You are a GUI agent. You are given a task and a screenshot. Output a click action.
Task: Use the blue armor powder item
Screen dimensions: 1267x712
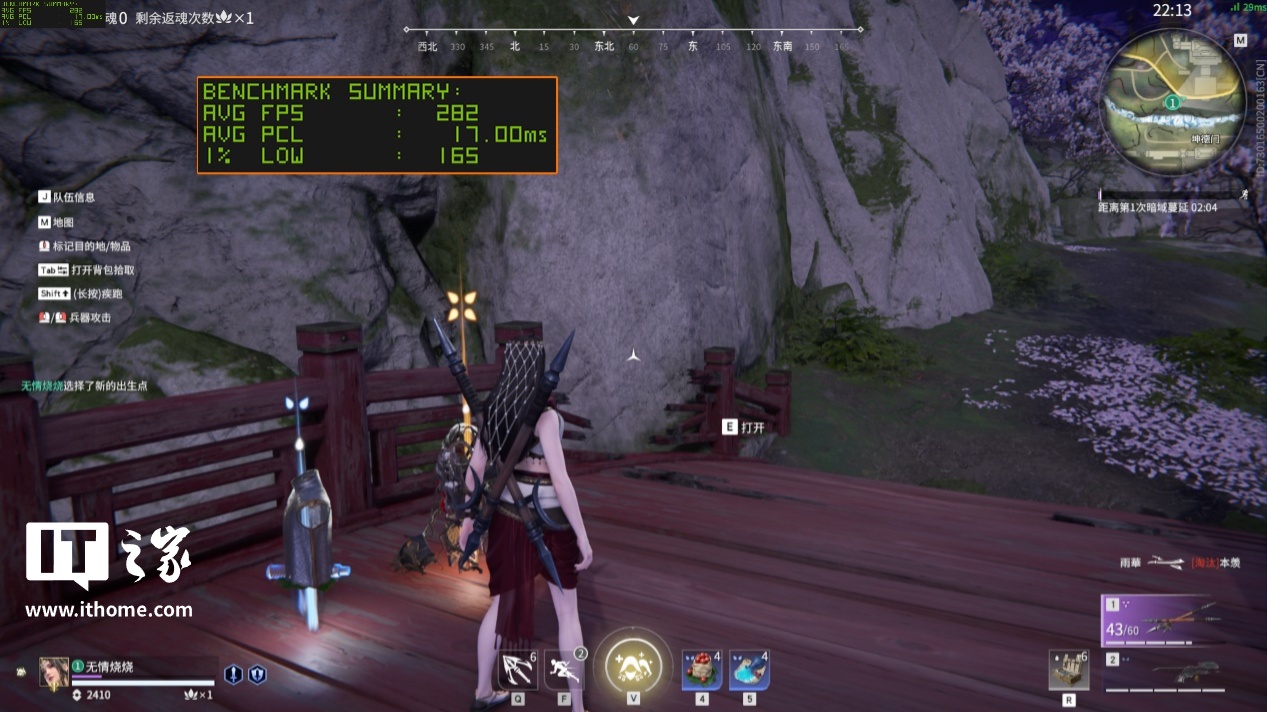click(749, 669)
